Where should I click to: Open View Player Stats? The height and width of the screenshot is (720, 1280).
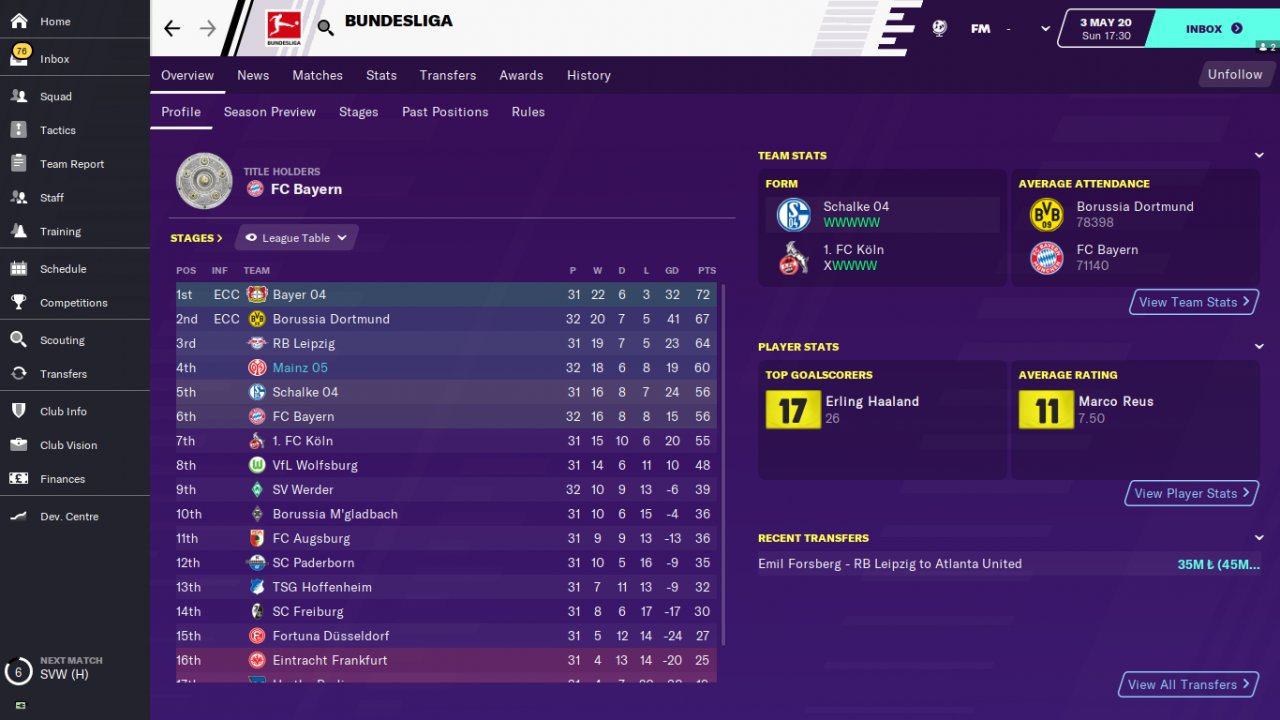coord(1192,493)
